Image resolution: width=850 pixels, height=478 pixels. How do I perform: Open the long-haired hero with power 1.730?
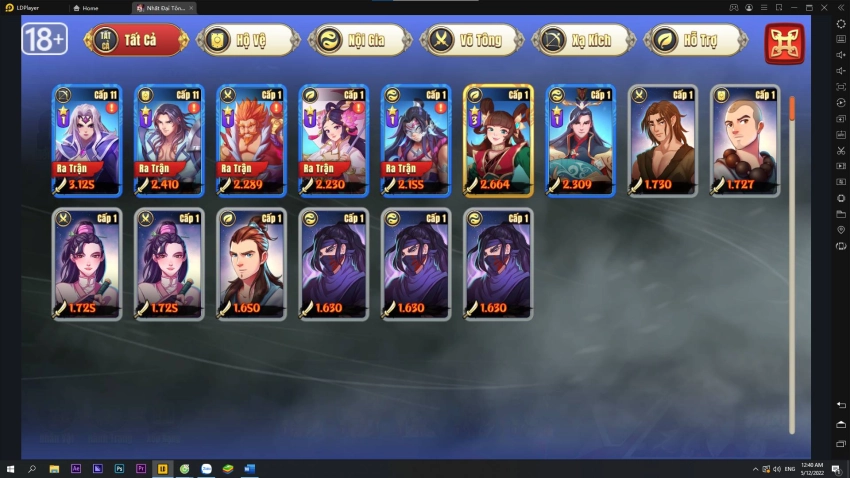point(663,140)
